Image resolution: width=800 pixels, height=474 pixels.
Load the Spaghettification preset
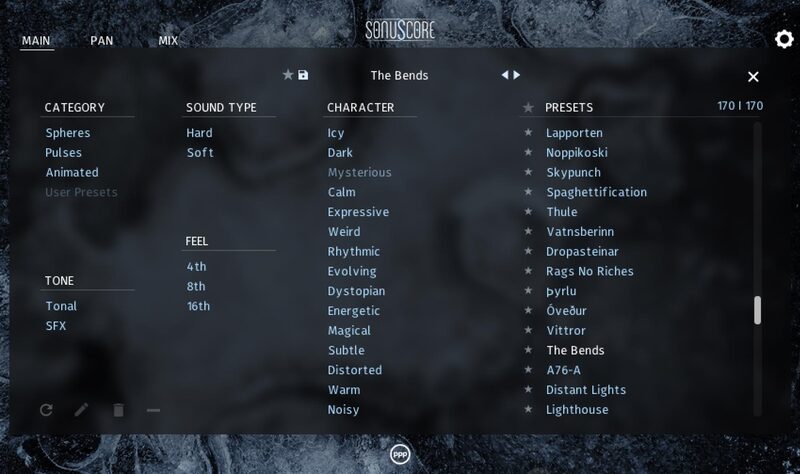[596, 192]
